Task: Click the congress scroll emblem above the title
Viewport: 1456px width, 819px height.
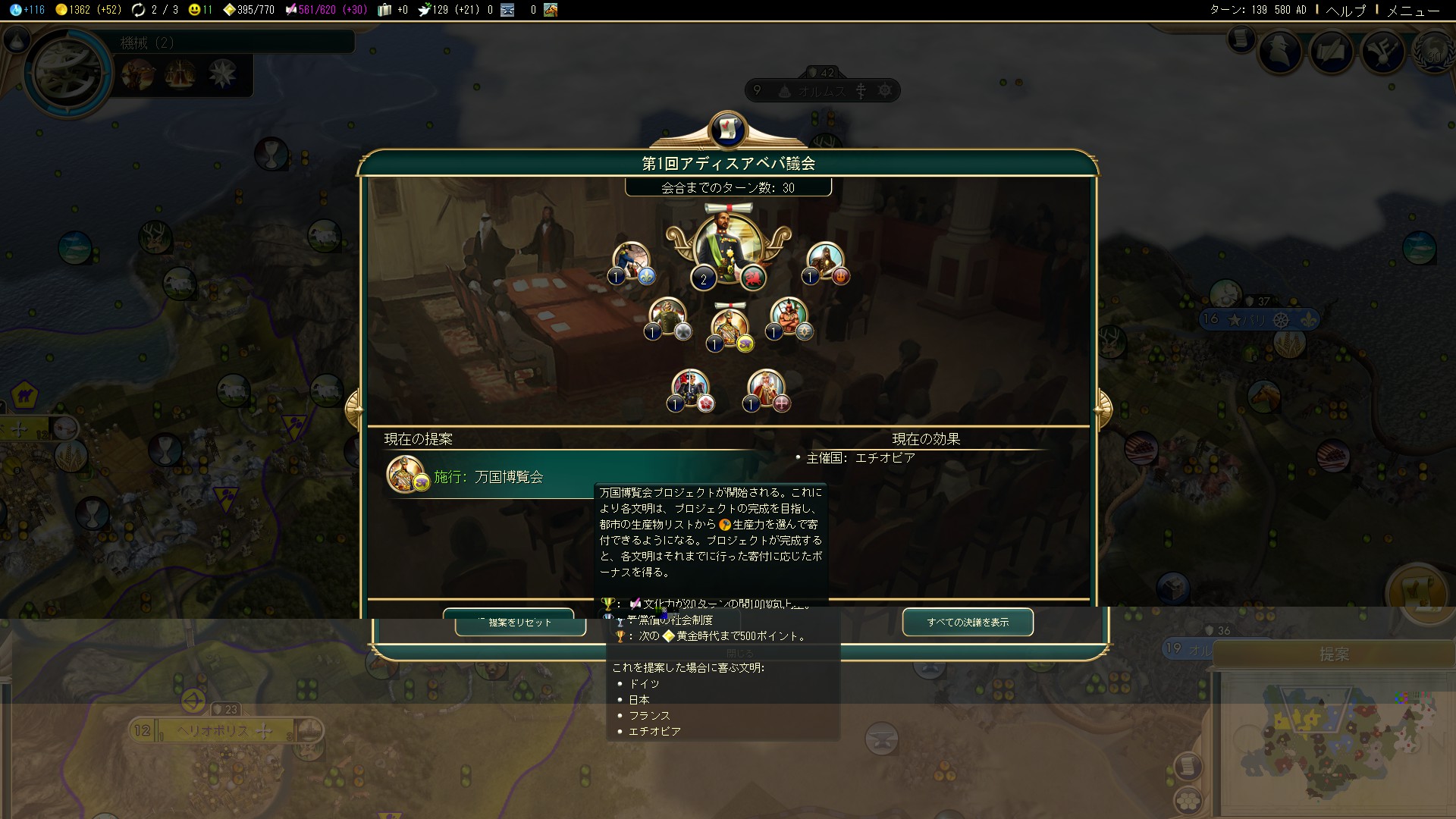Action: pyautogui.click(x=728, y=129)
